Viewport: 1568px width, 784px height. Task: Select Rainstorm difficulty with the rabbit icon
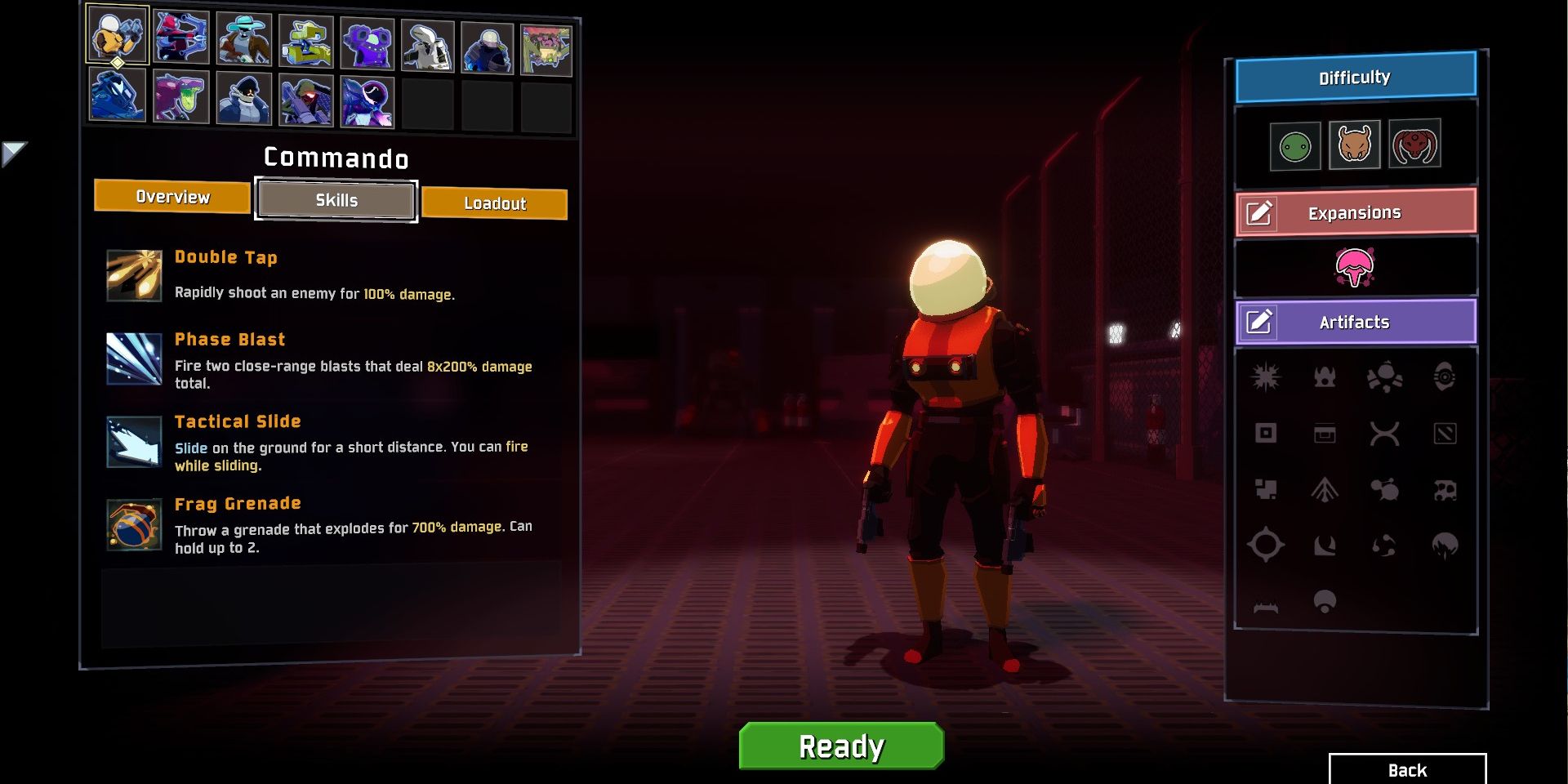tap(1354, 144)
